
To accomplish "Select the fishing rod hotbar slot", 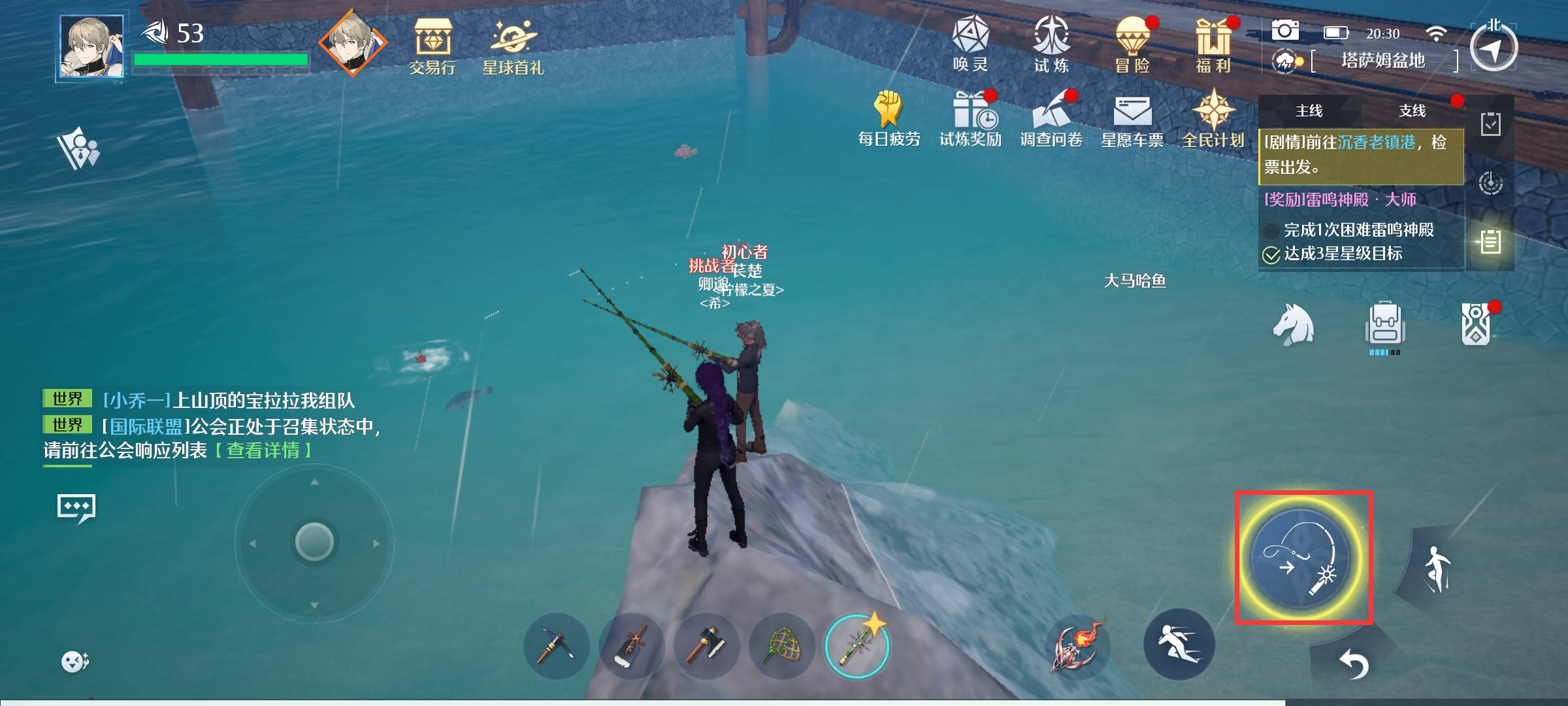I will coord(857,646).
